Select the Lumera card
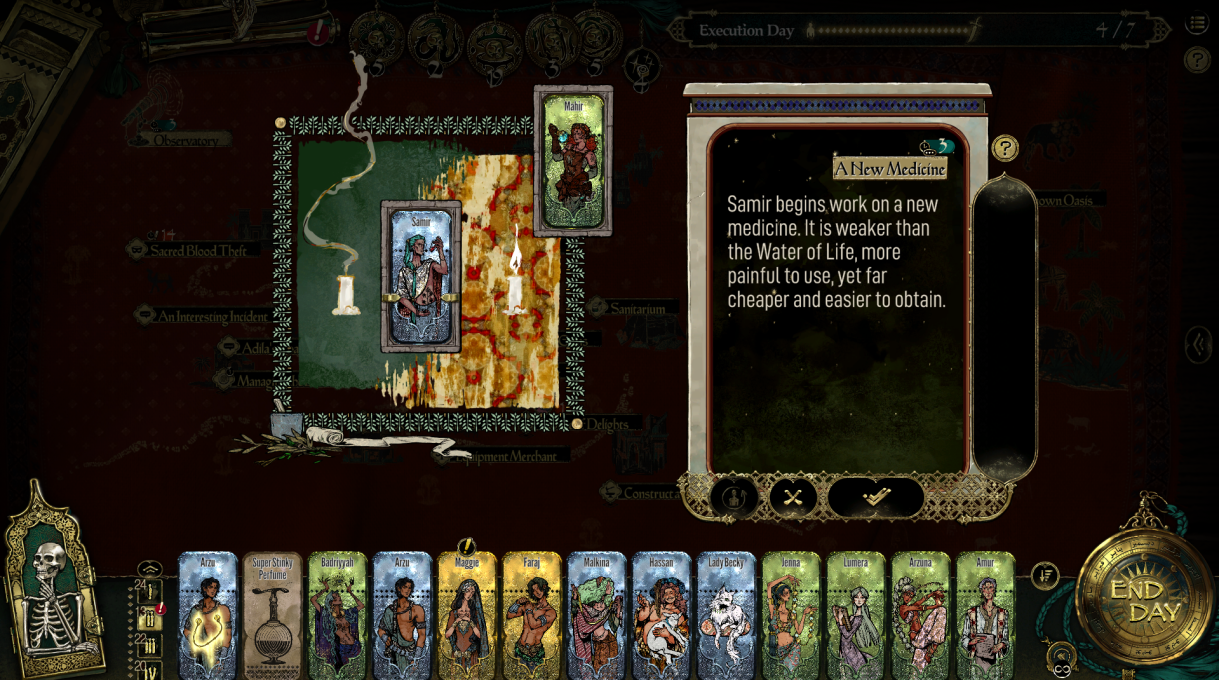1219x680 pixels. tap(855, 615)
